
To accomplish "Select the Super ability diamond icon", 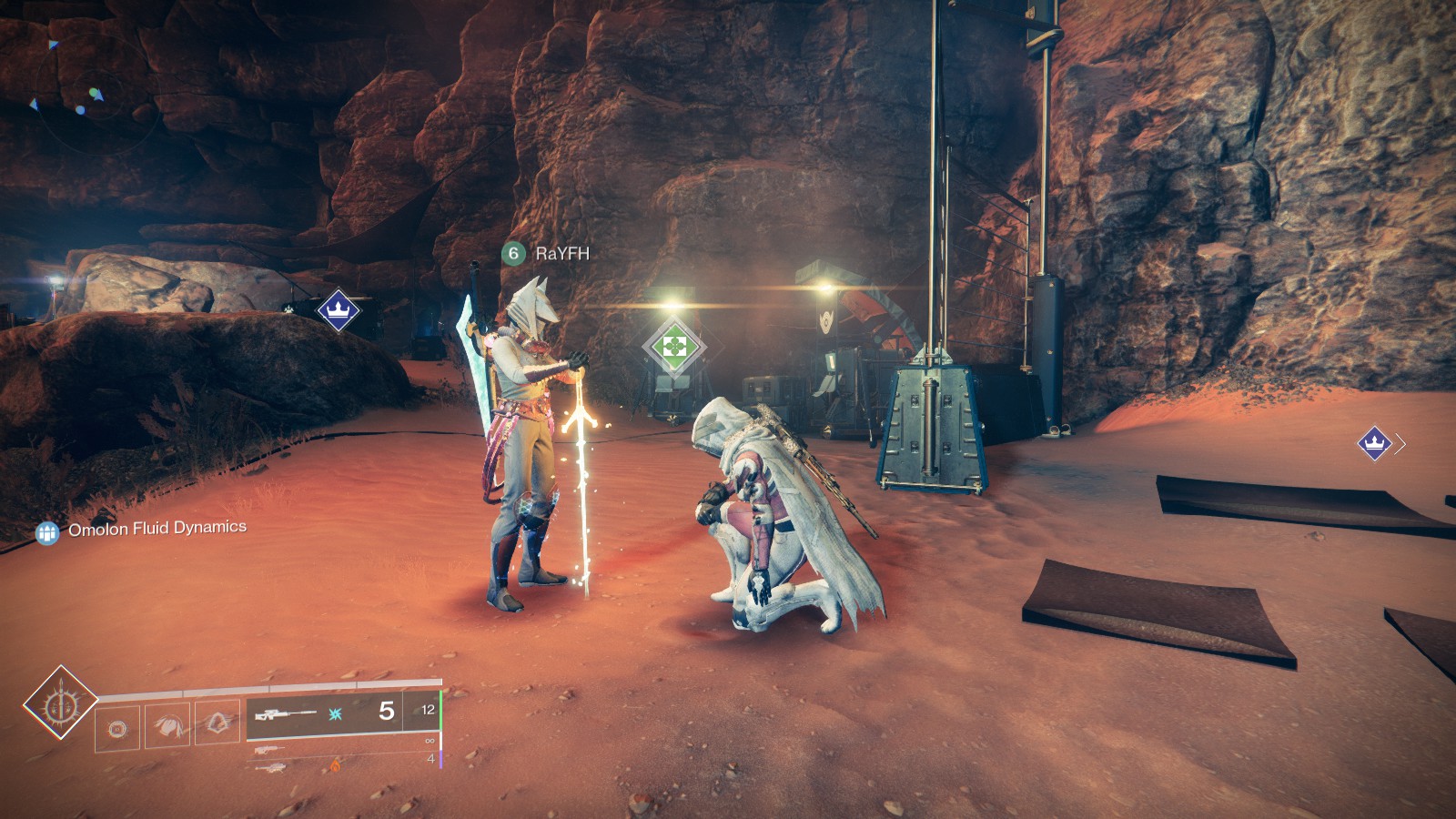I will tap(60, 702).
